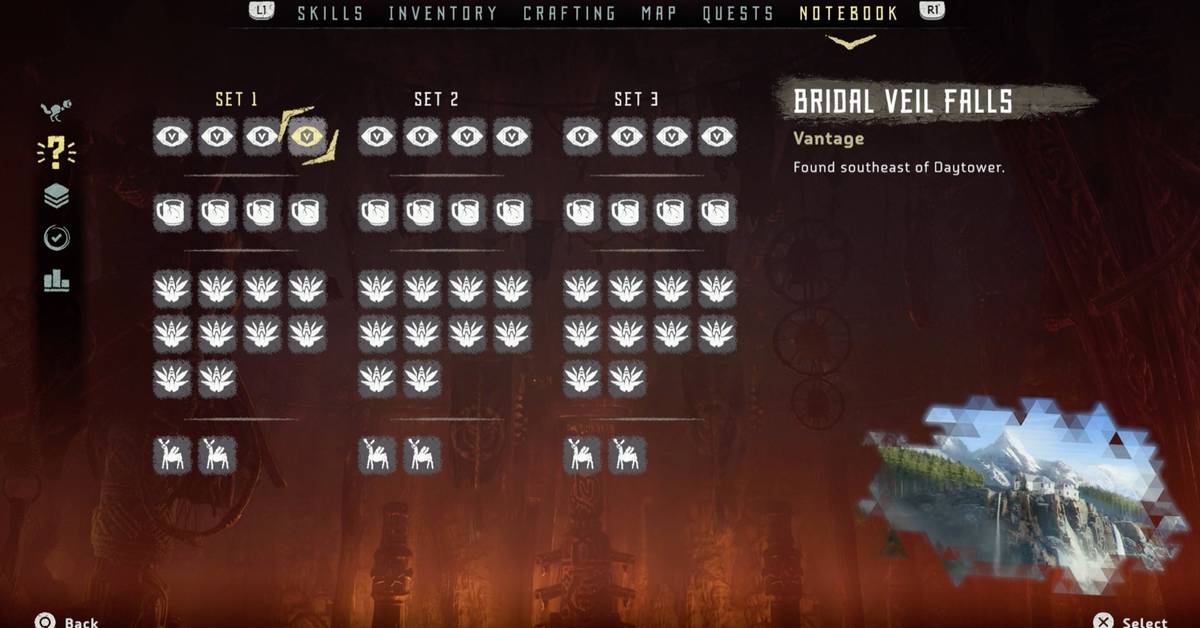Show the Map tab

coord(659,14)
